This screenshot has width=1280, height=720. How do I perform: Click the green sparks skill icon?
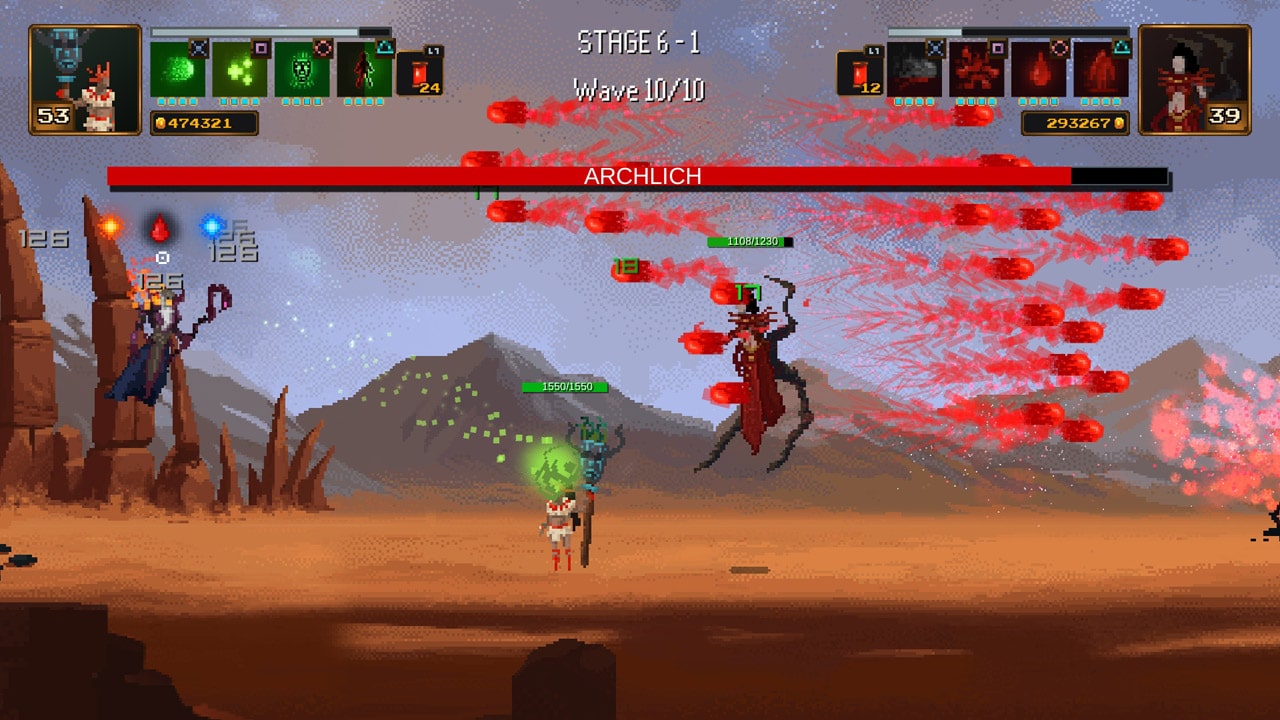(240, 72)
